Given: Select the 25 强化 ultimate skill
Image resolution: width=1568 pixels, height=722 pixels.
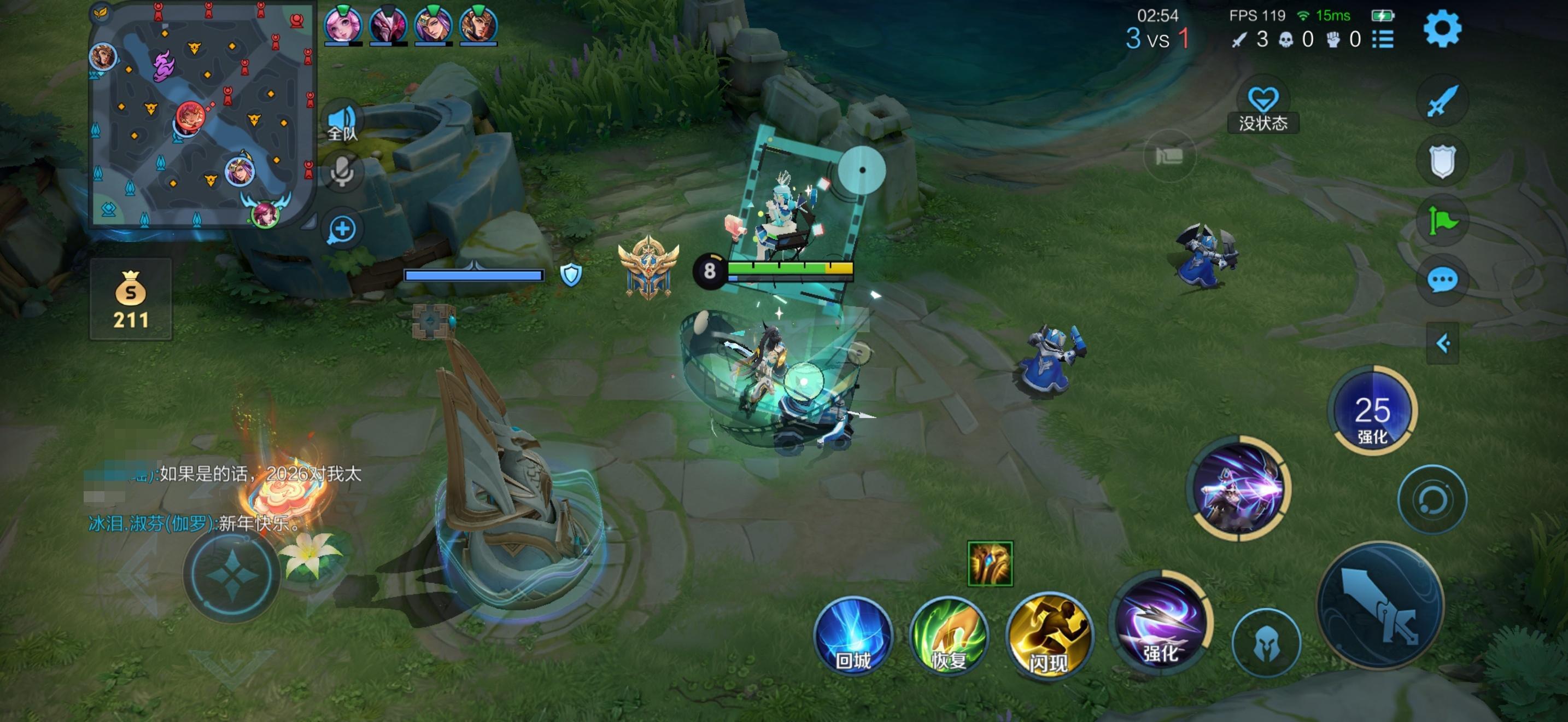Looking at the screenshot, I should point(1372,410).
